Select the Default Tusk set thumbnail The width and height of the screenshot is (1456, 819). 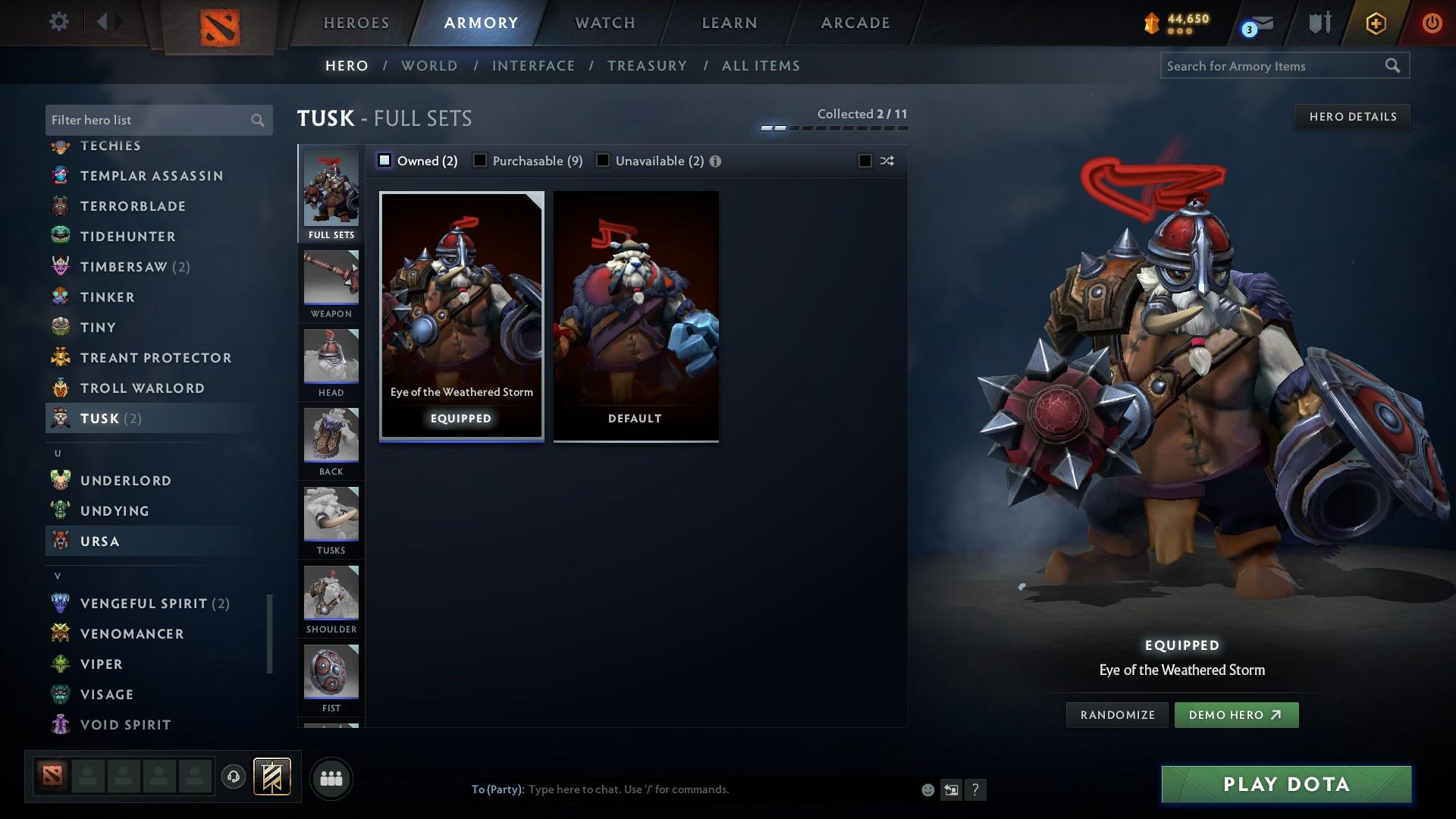tap(635, 315)
